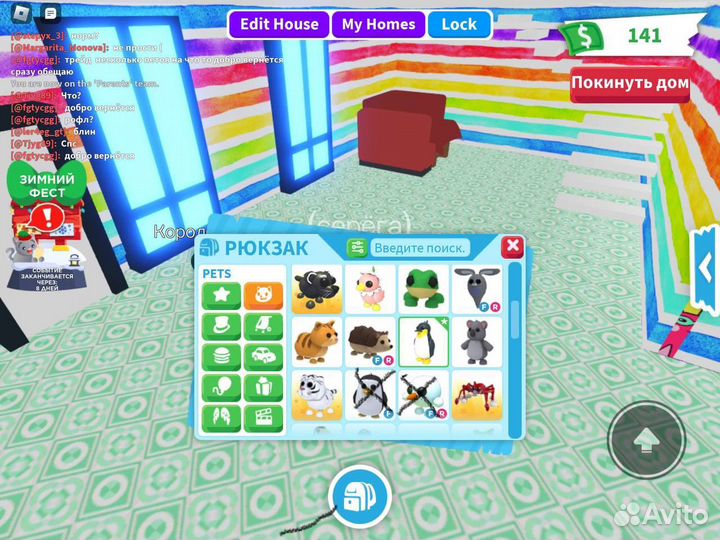Select the pink flamingo pet

click(x=369, y=288)
